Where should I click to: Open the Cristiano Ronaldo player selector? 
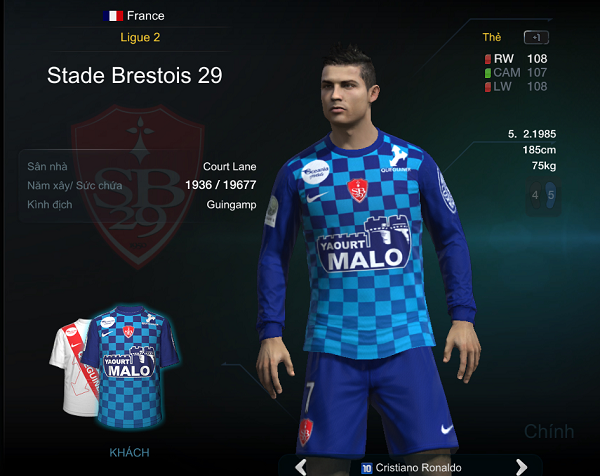410,467
